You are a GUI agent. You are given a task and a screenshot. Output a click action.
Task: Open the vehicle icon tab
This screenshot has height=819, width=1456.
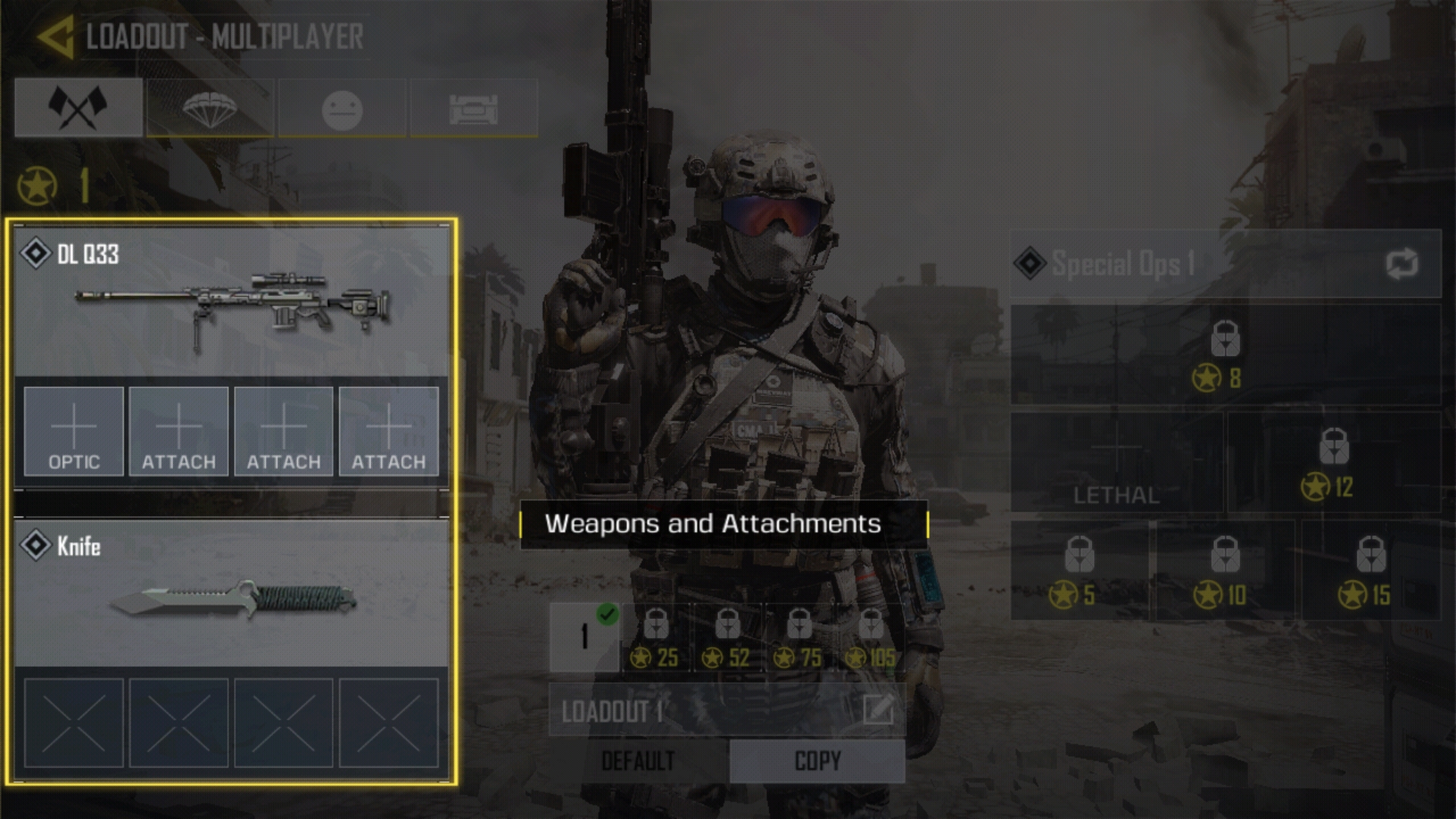[474, 109]
